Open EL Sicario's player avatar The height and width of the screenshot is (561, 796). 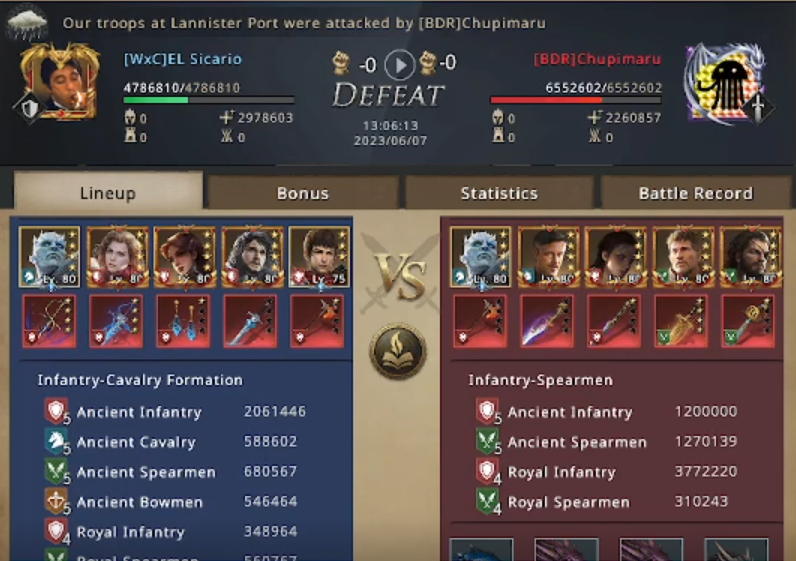(61, 81)
